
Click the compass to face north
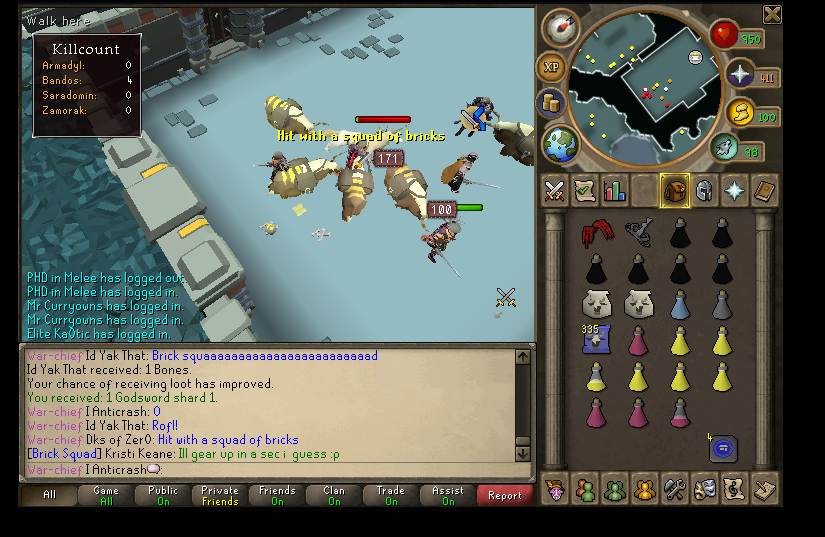tap(561, 28)
